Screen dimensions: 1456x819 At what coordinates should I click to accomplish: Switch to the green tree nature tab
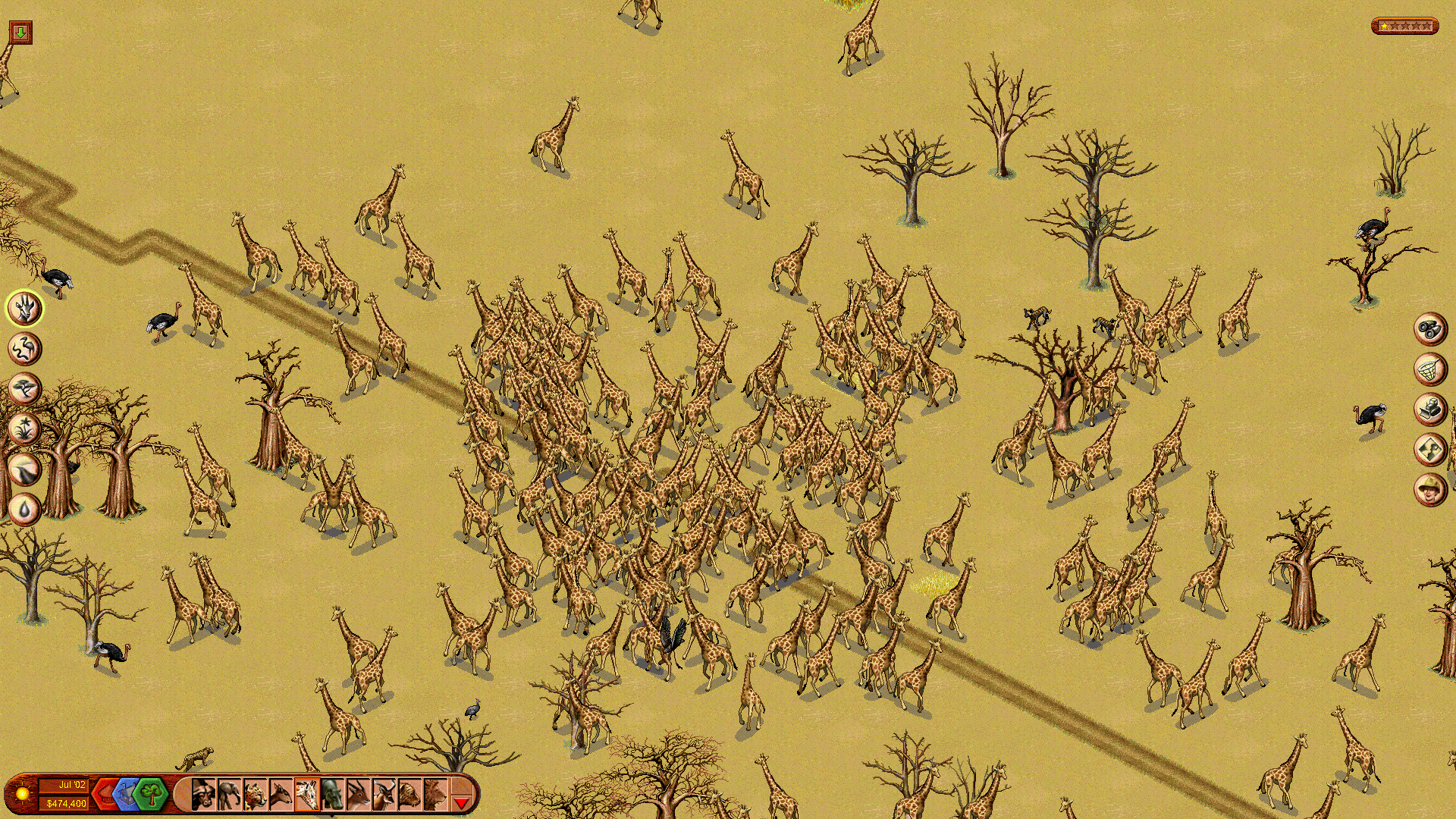pos(152,795)
